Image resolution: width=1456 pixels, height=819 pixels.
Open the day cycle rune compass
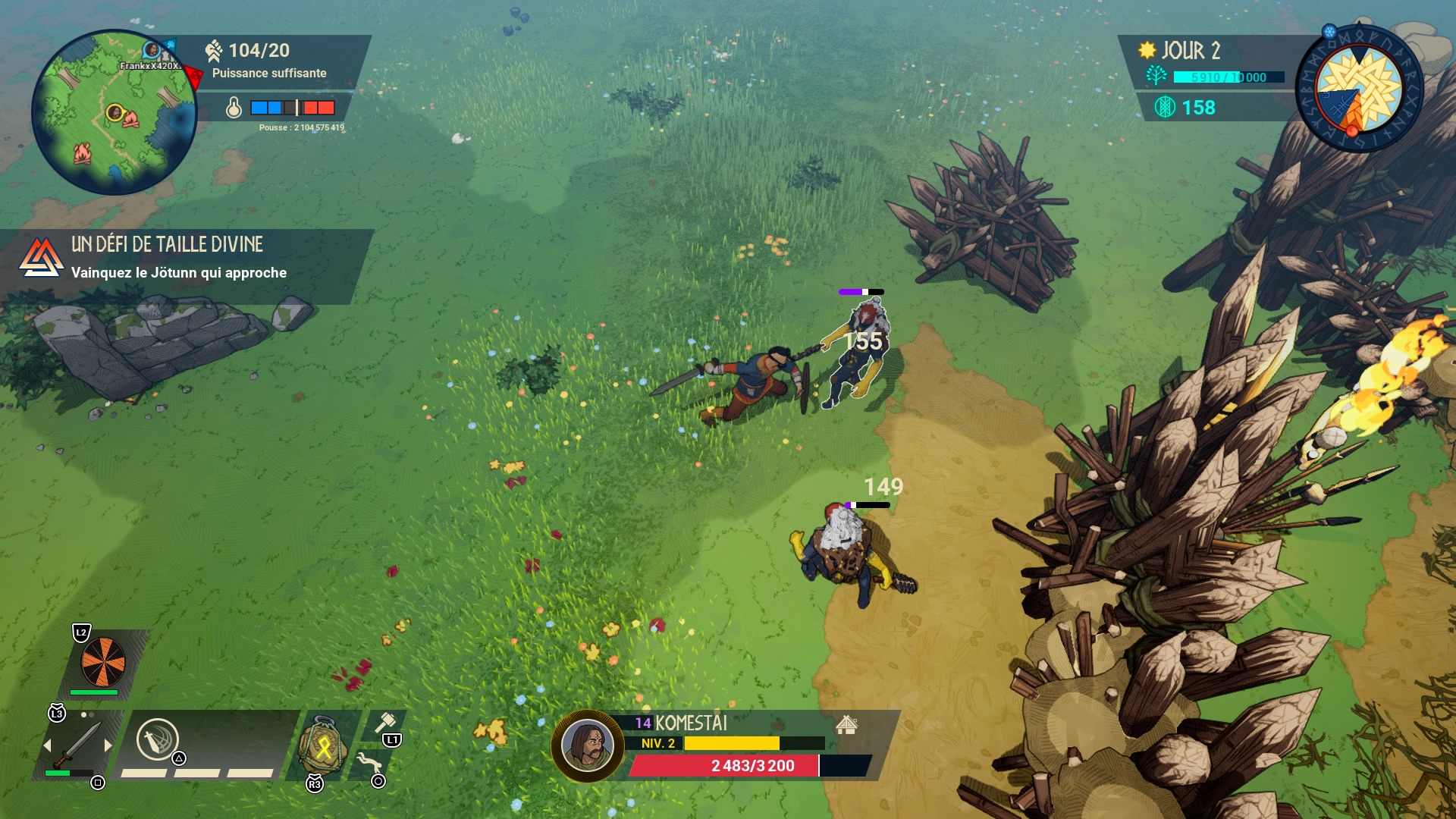click(x=1357, y=89)
